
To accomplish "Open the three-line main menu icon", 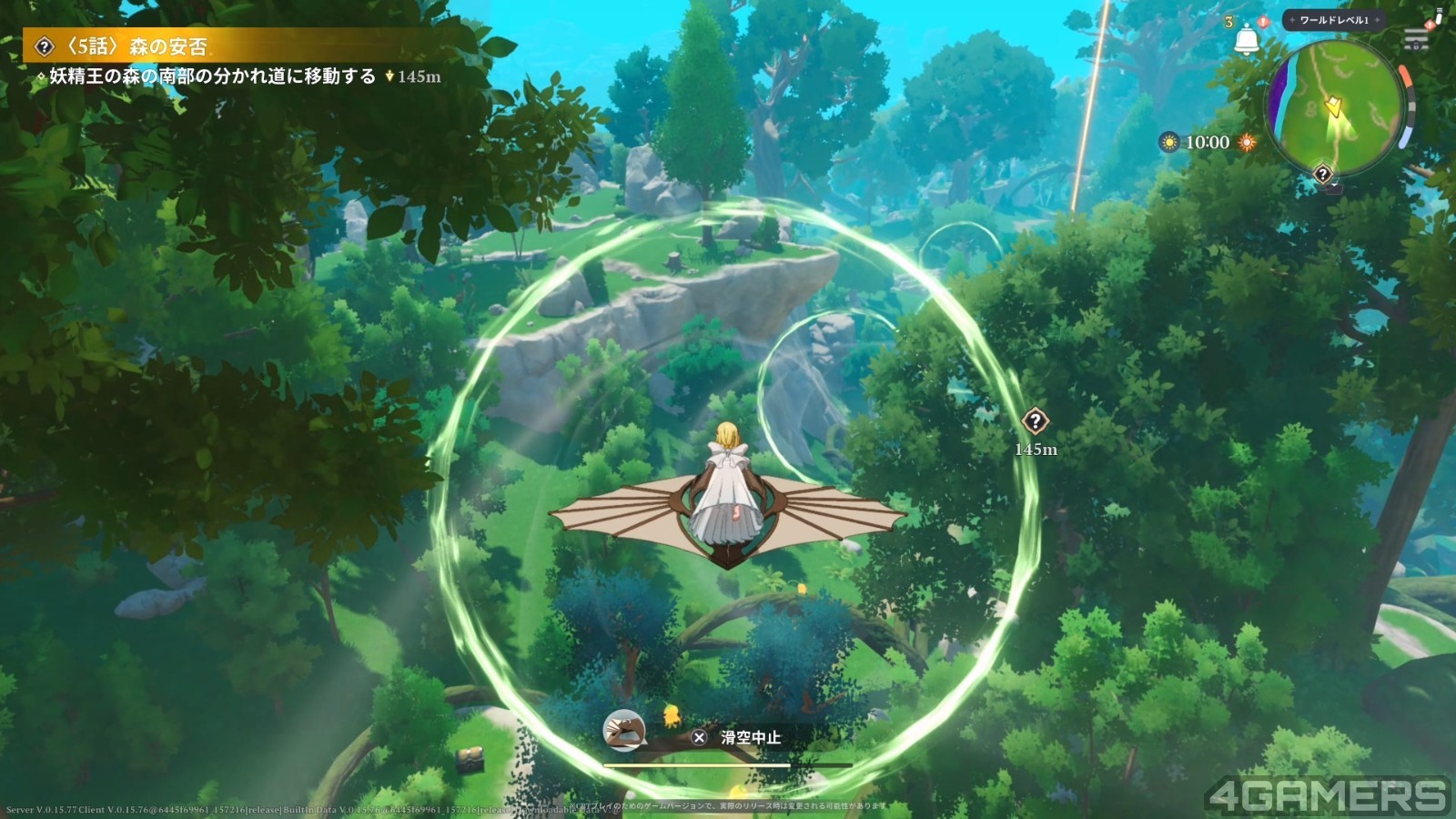I will click(1416, 39).
